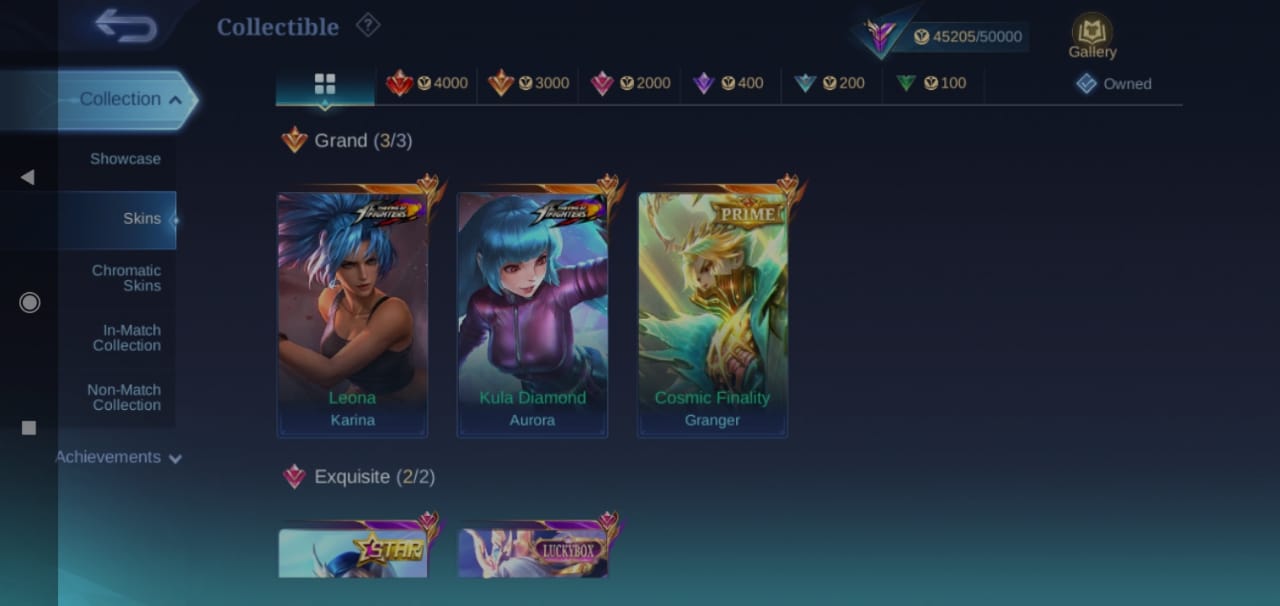Open Chromatic Skins
This screenshot has height=606, width=1280.
(x=127, y=278)
